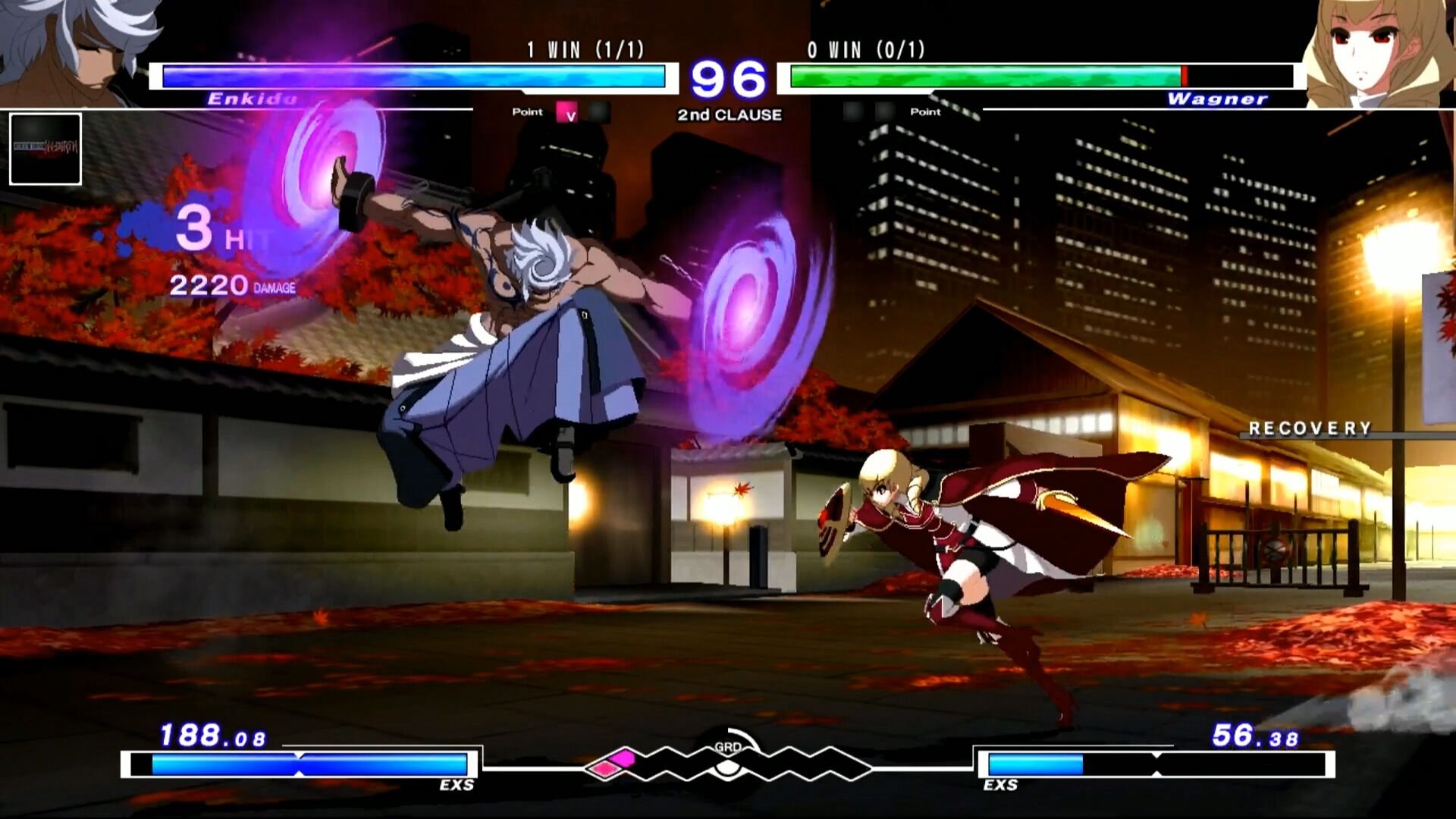Toggle the left Point indicator
This screenshot has width=1456, height=819.
529,112
